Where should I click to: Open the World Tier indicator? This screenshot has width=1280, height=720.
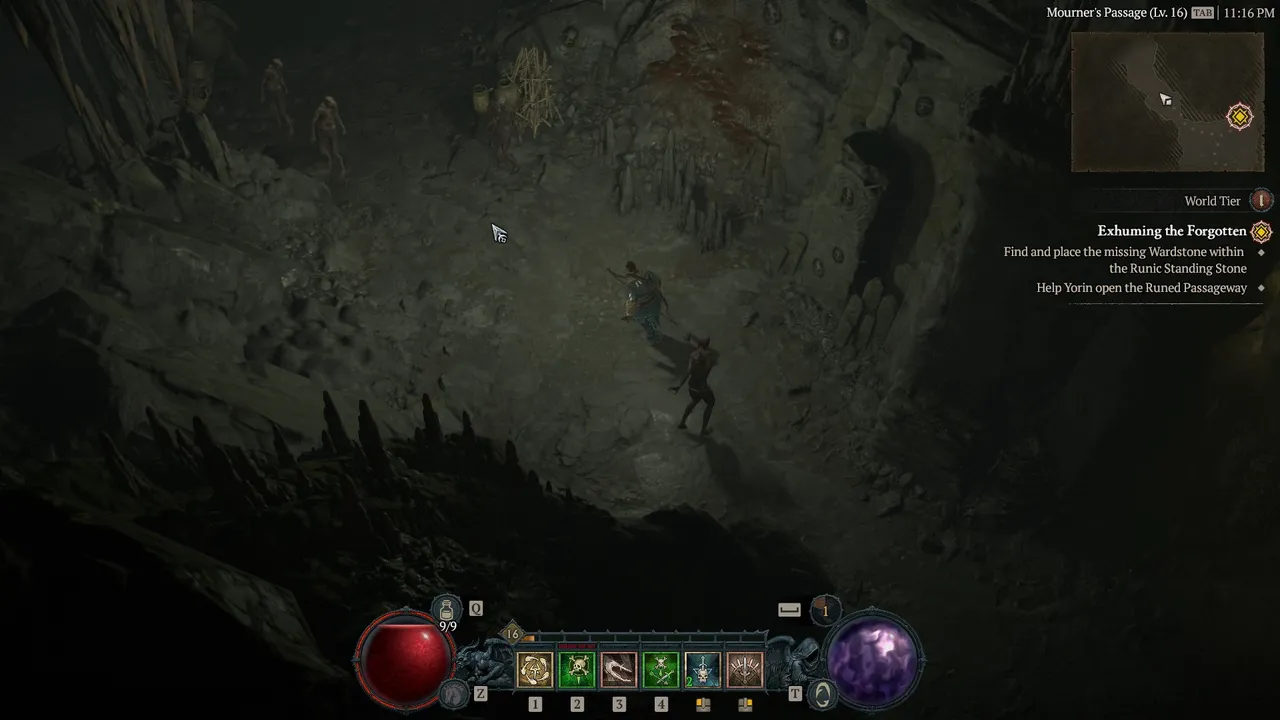click(x=1262, y=201)
